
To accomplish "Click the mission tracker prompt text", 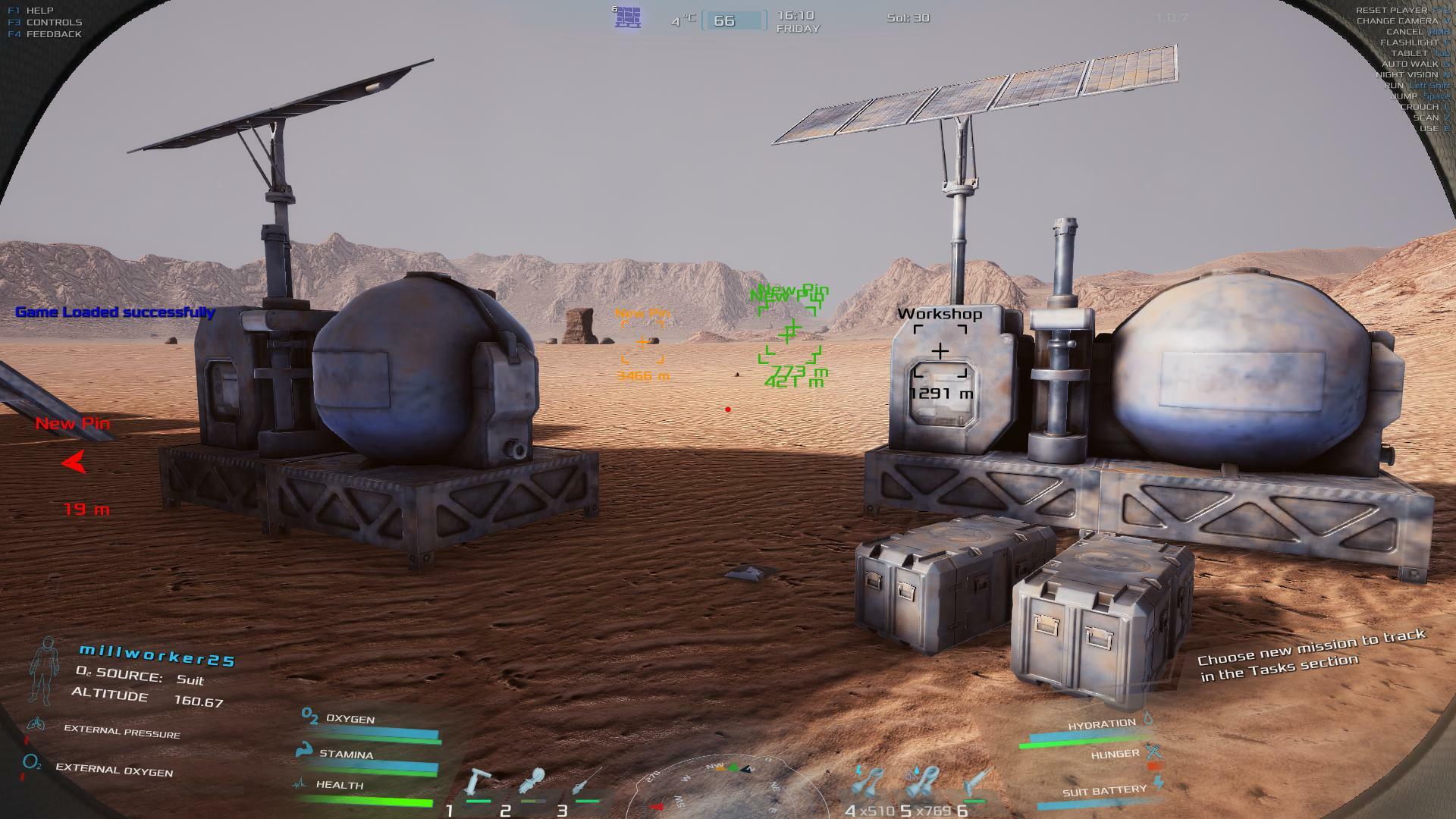I will (x=1311, y=655).
